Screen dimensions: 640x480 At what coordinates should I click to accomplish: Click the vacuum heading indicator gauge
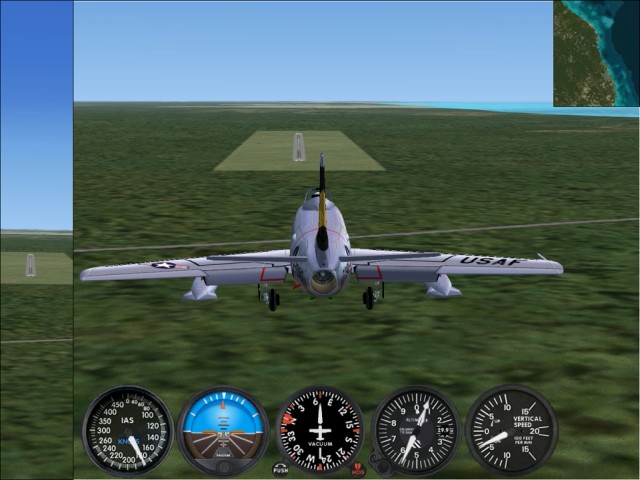coord(320,431)
